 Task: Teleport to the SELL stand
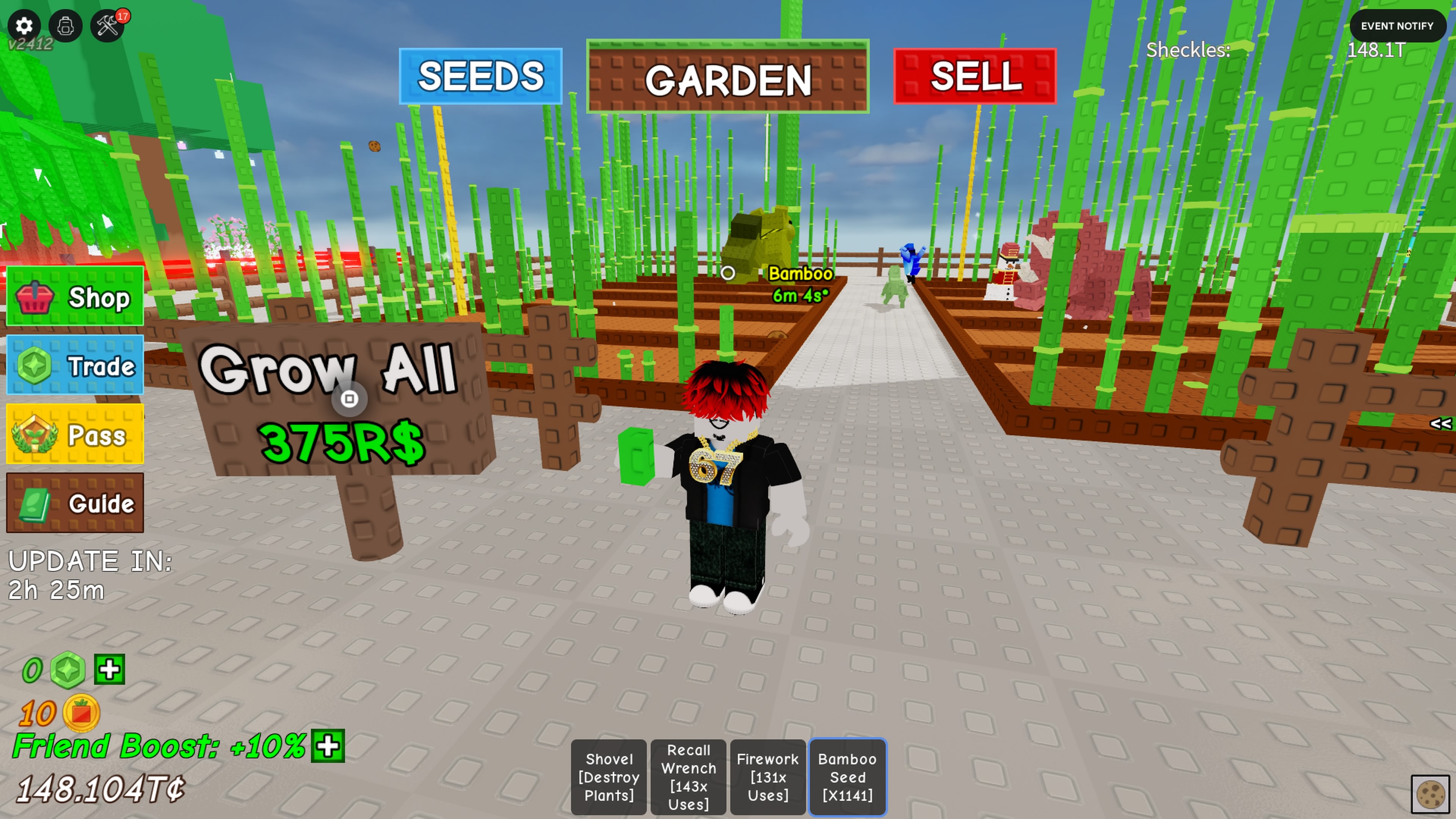pos(975,76)
